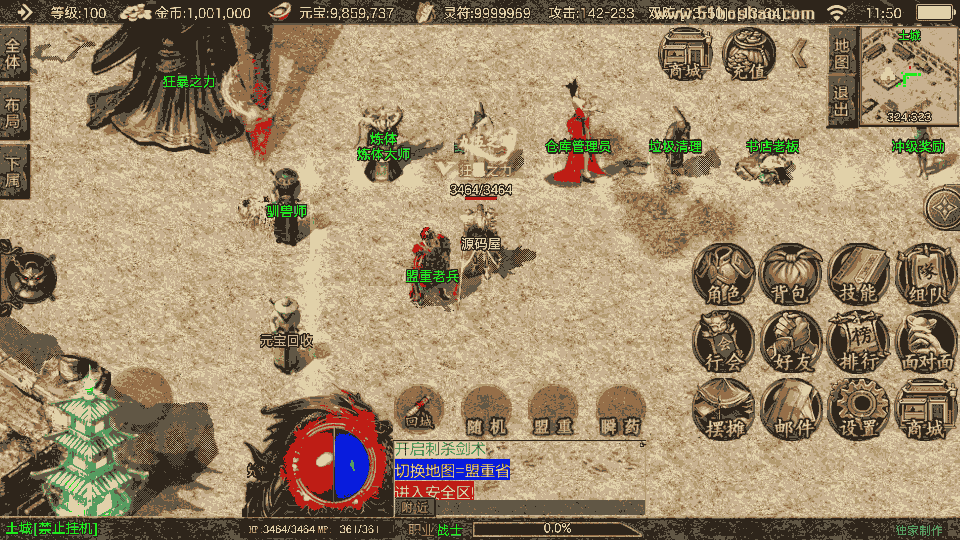Open the 行会 guild menu
This screenshot has width=960, height=540.
coord(724,342)
